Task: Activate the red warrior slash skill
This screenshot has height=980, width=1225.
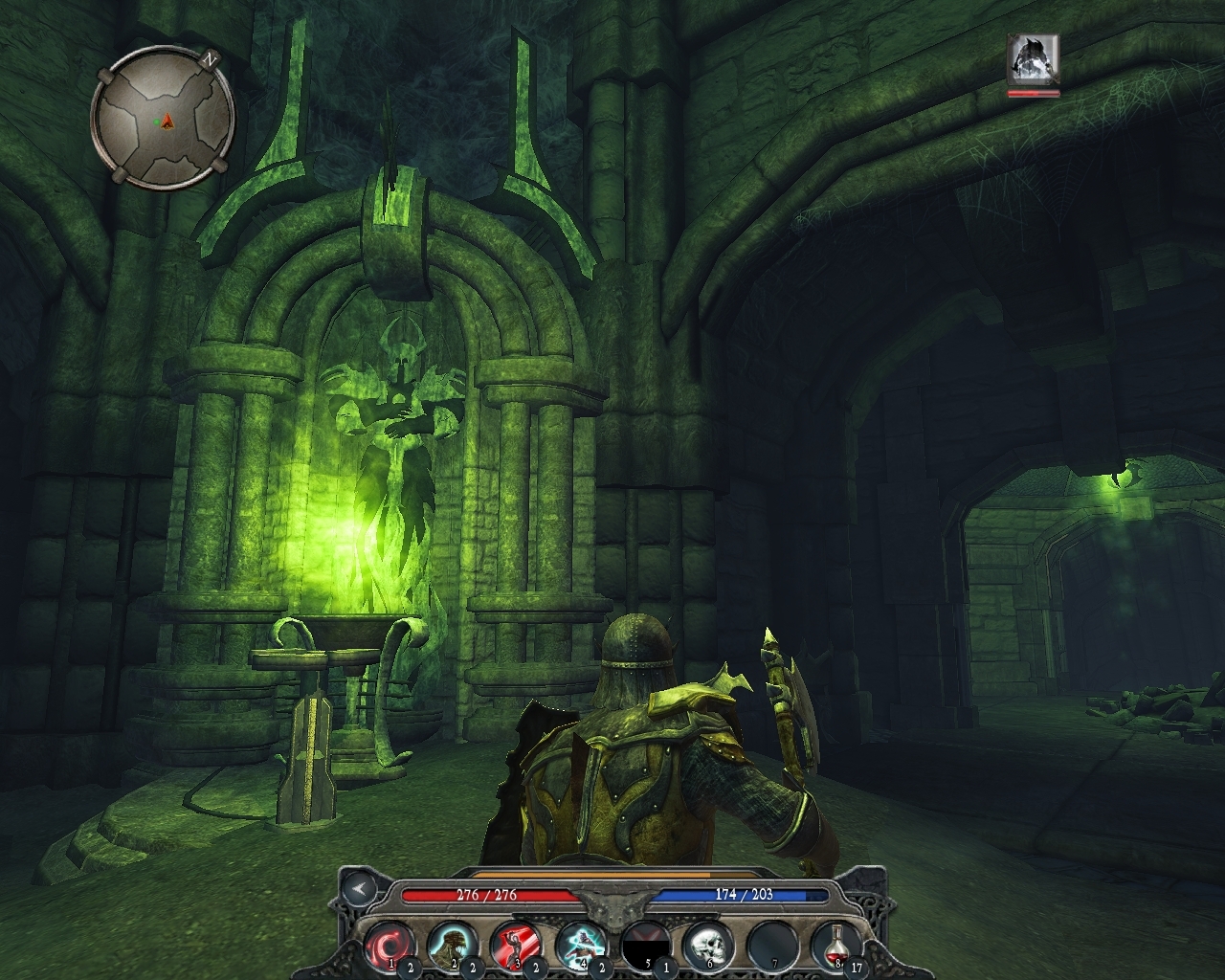Action: point(516,945)
